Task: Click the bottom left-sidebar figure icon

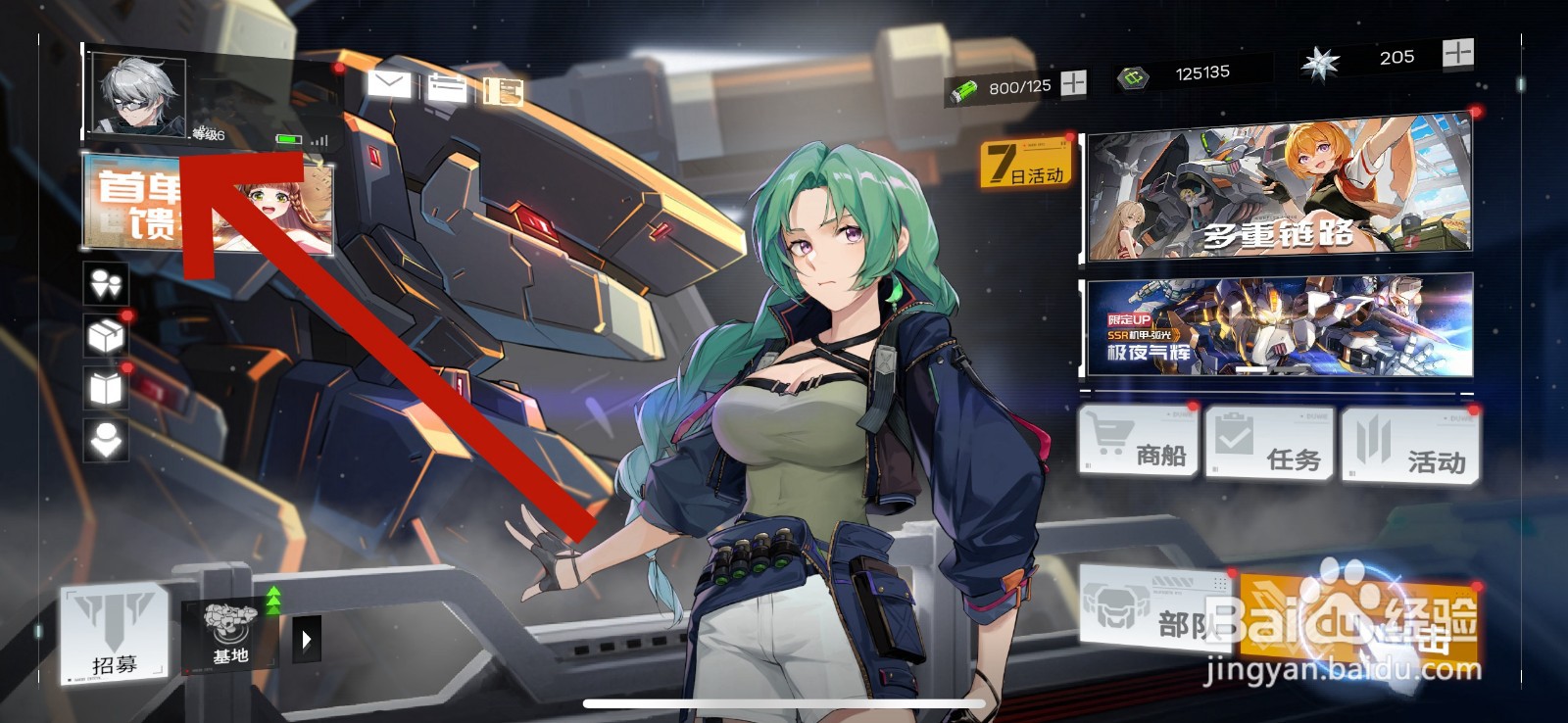Action: [106, 440]
